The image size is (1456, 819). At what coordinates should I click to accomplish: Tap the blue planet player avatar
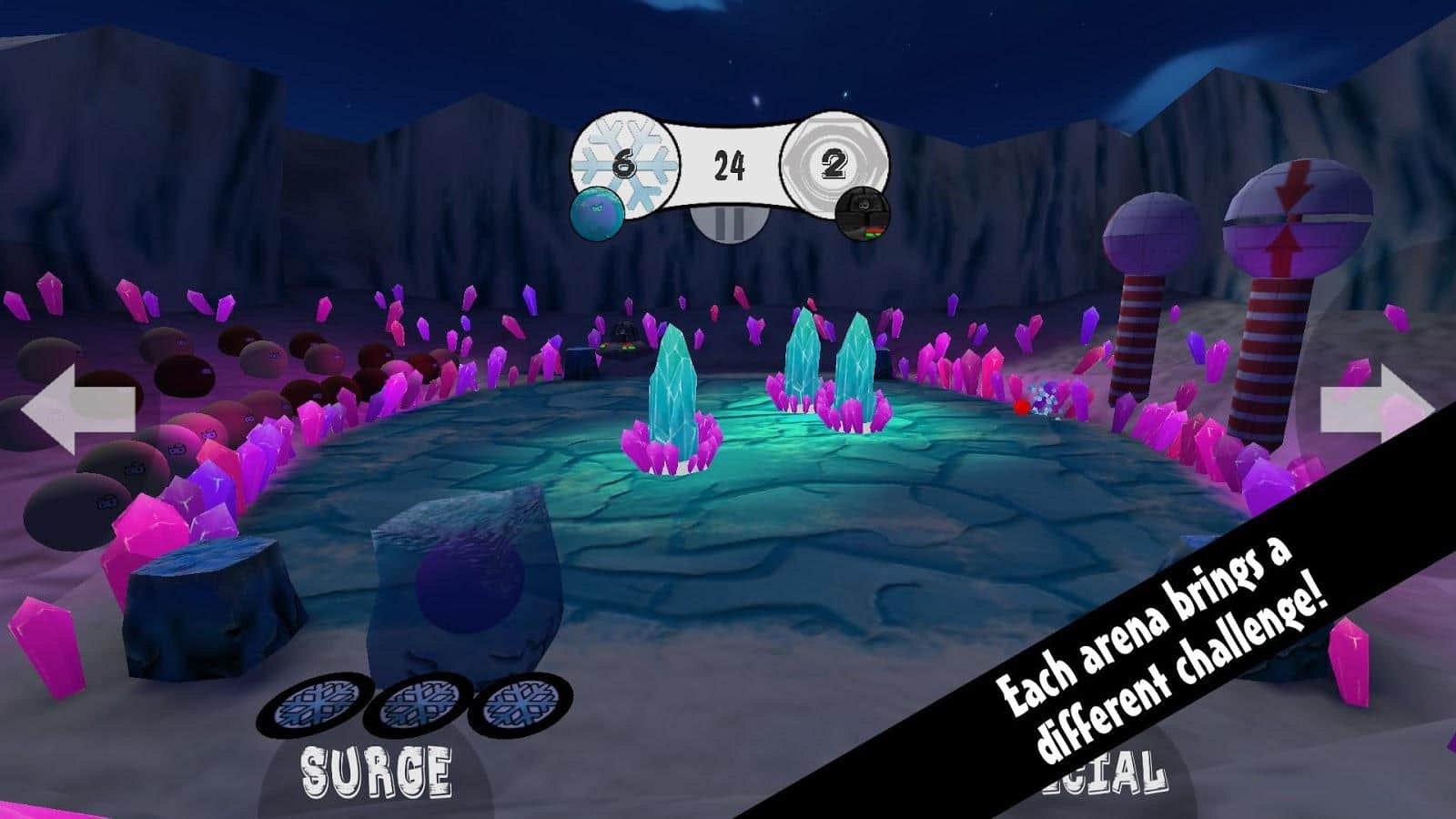[596, 212]
